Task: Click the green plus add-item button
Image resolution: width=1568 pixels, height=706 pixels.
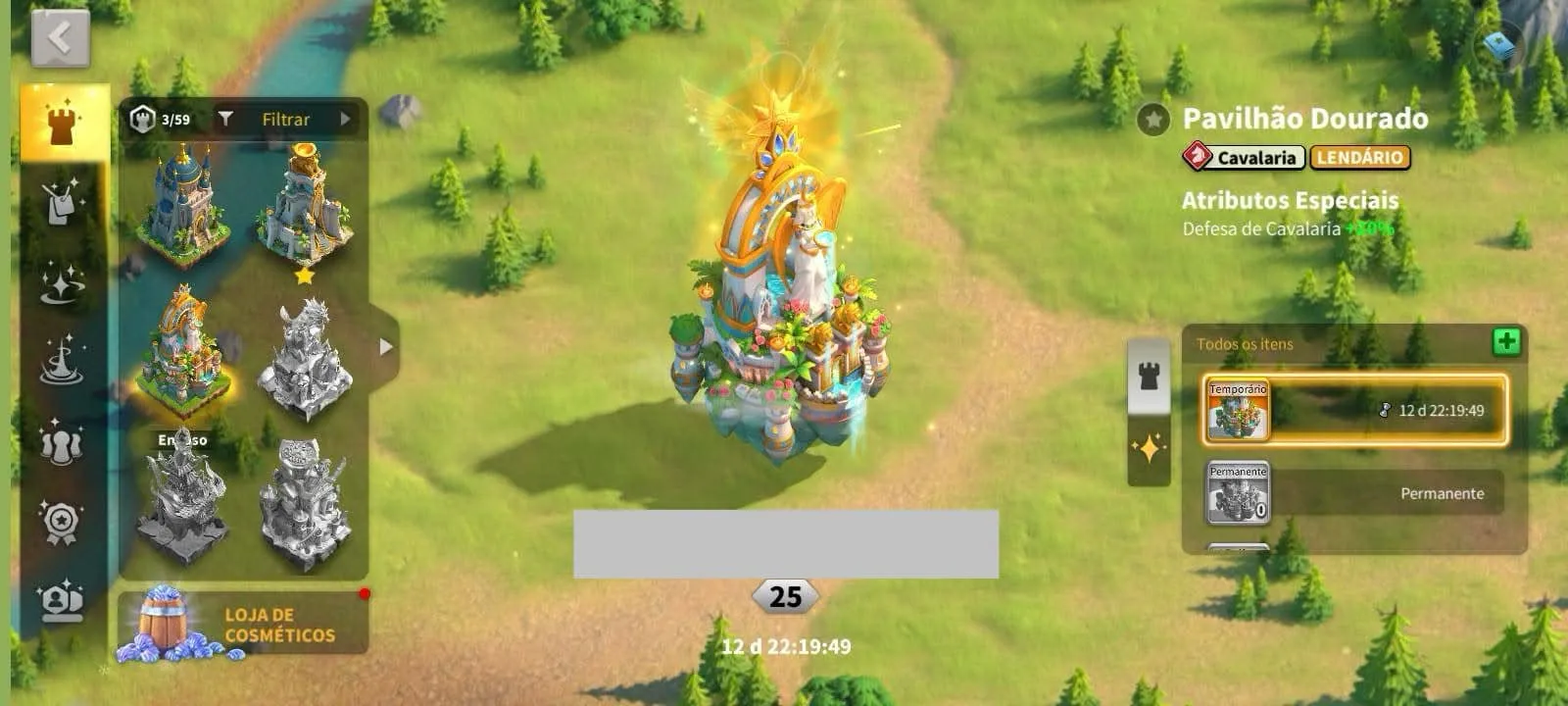Action: coord(1505,341)
